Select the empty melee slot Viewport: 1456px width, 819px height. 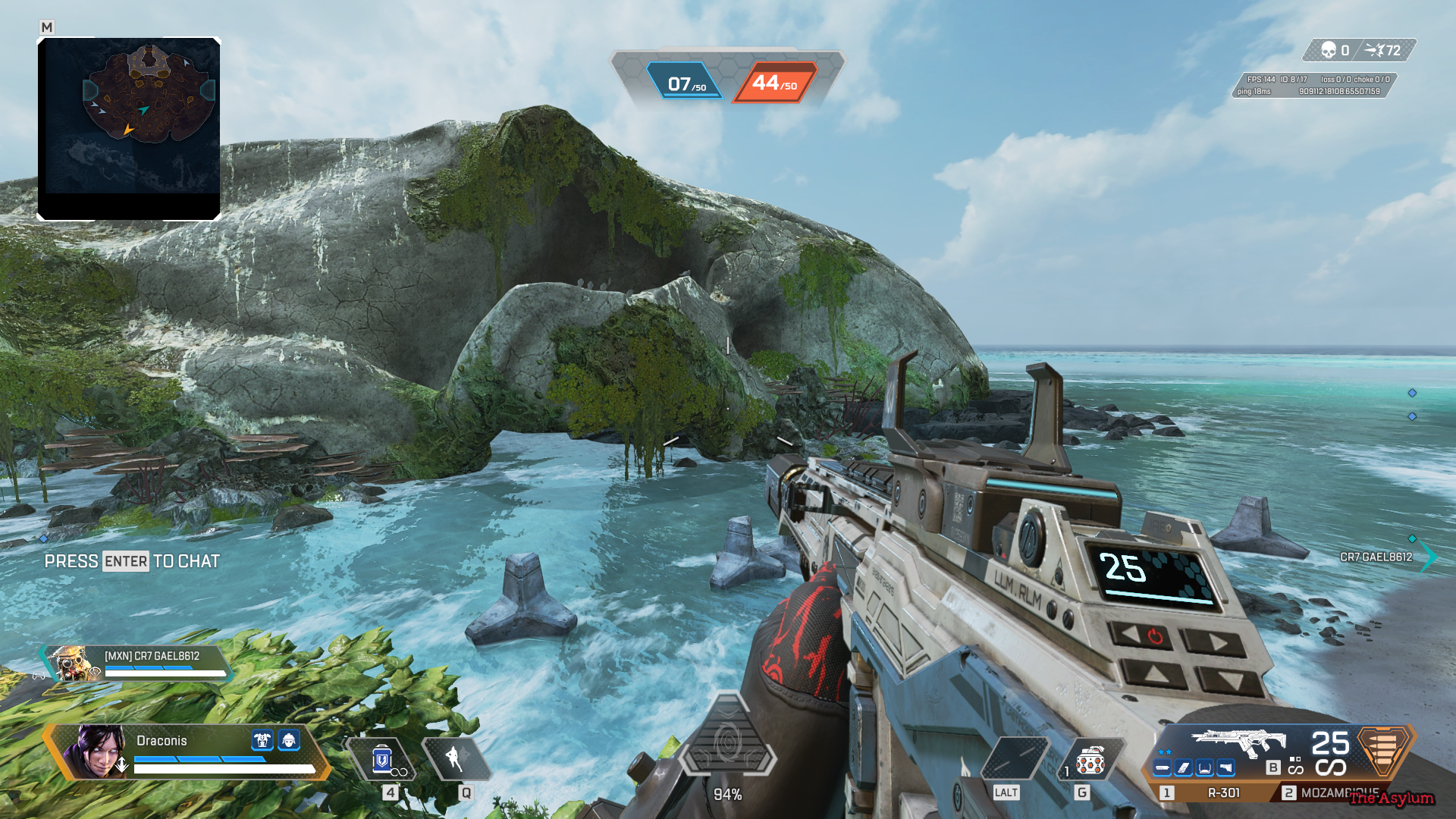(1015, 758)
